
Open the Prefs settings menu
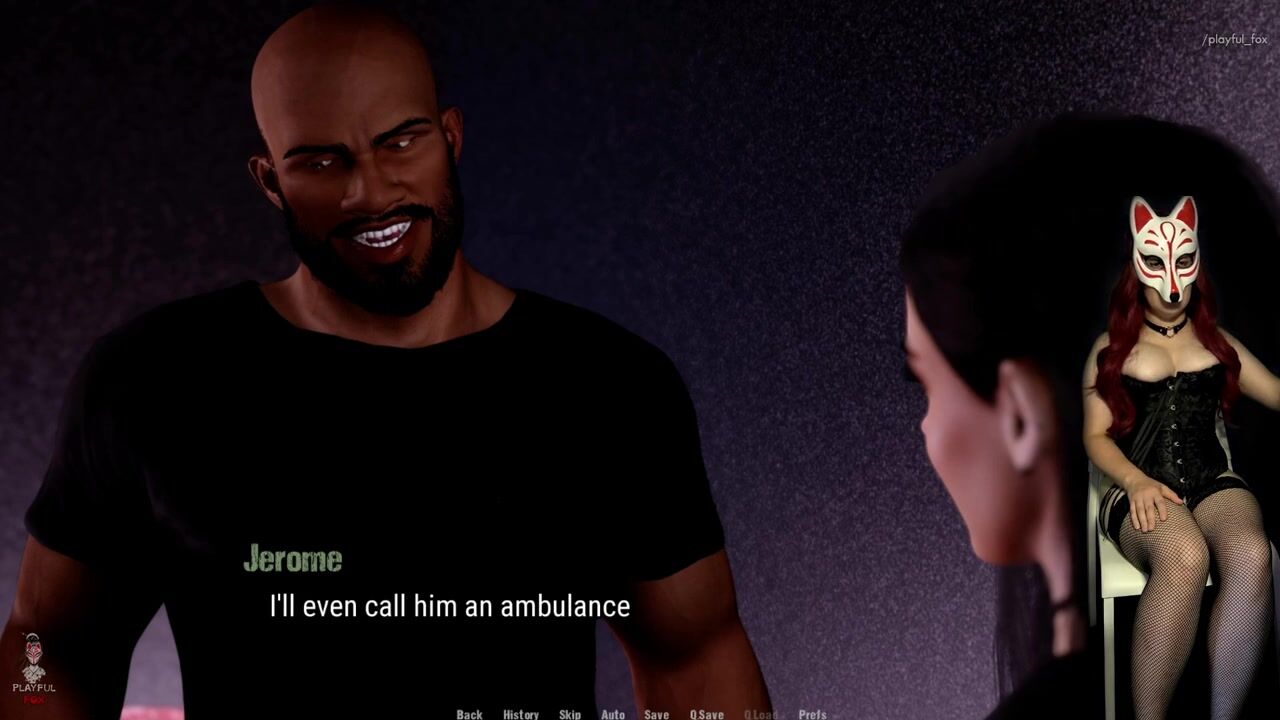click(812, 714)
